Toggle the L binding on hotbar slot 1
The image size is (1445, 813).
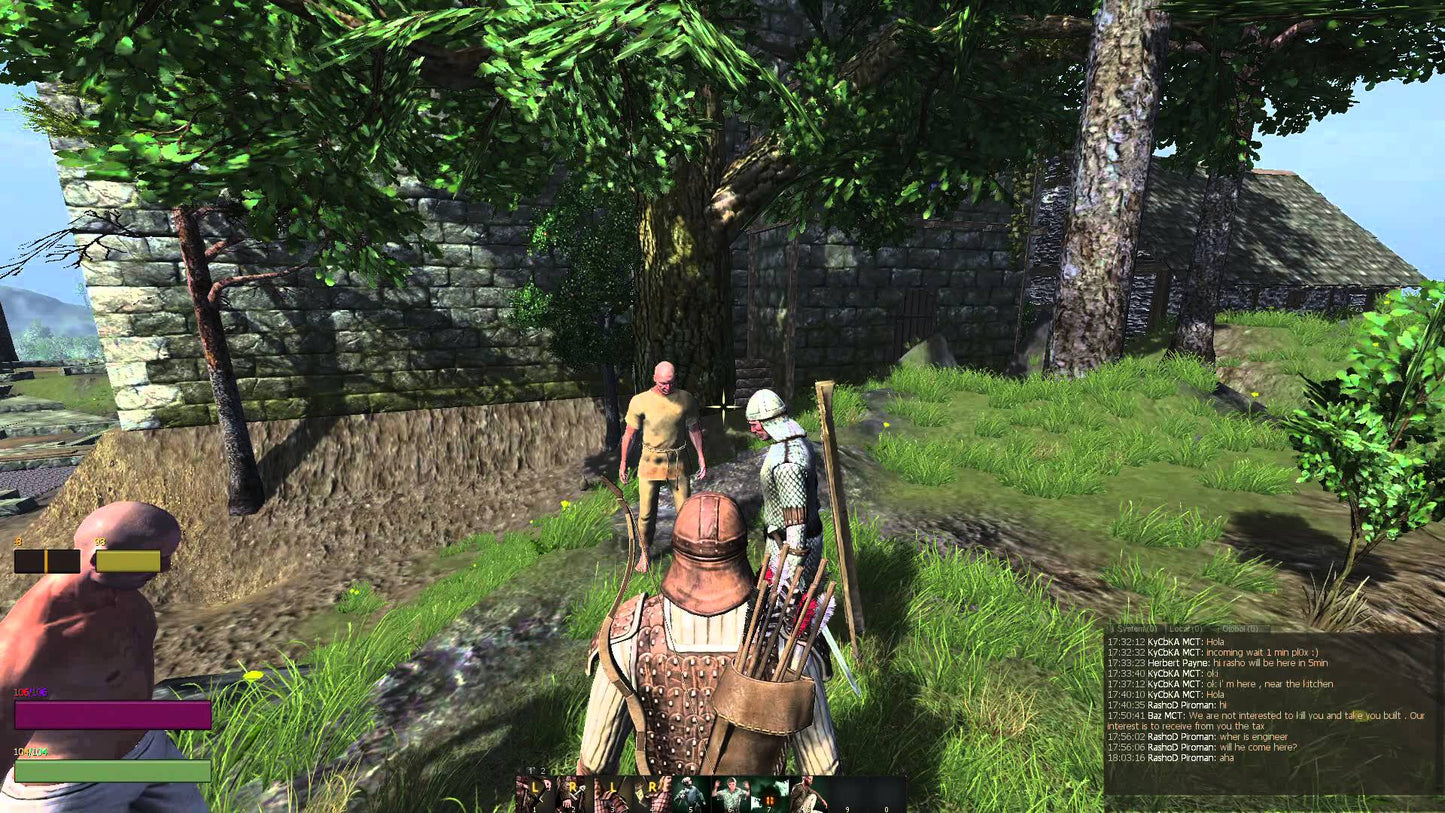tap(537, 785)
